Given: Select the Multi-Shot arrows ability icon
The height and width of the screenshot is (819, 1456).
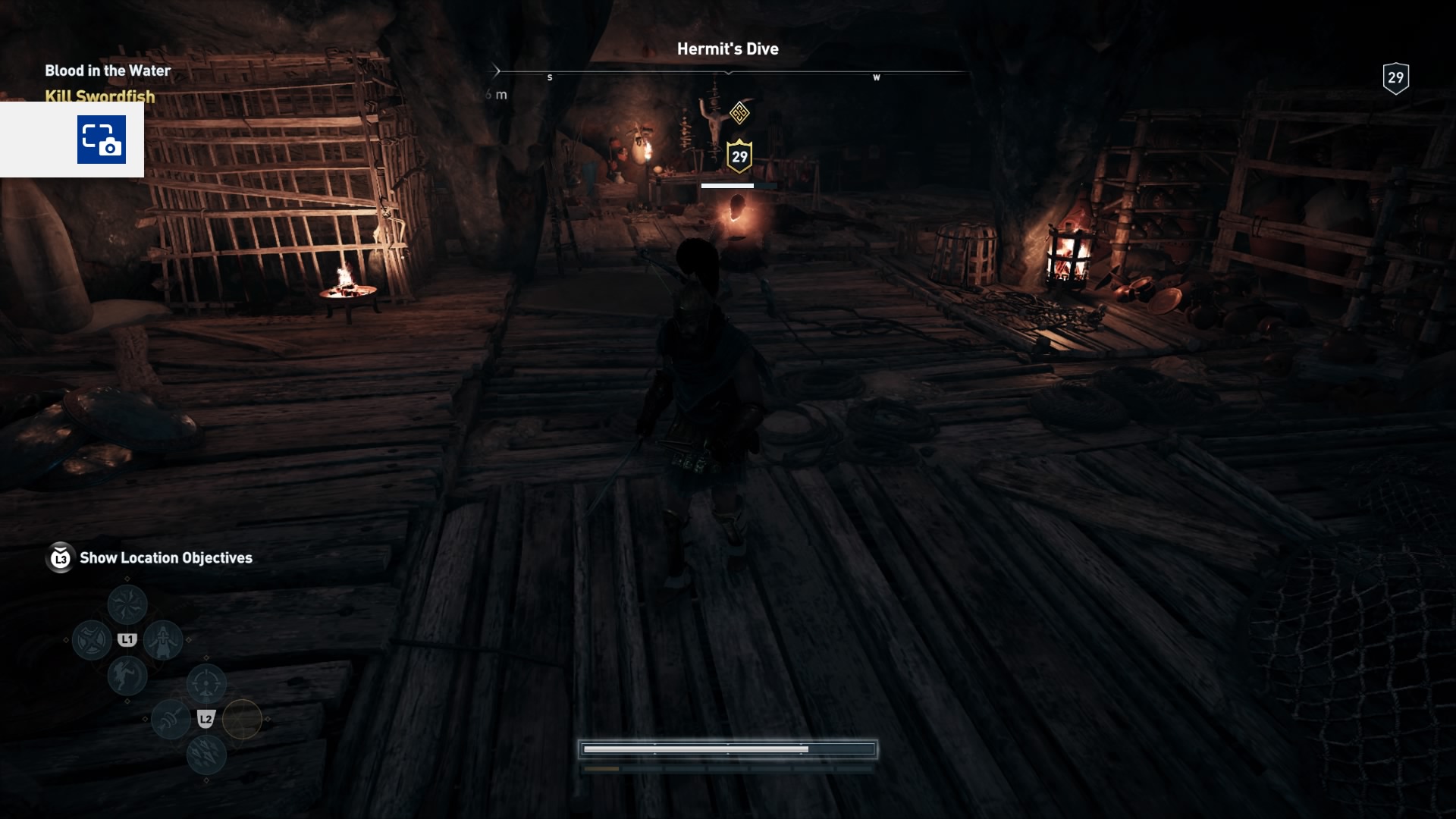Looking at the screenshot, I should coord(206,754).
